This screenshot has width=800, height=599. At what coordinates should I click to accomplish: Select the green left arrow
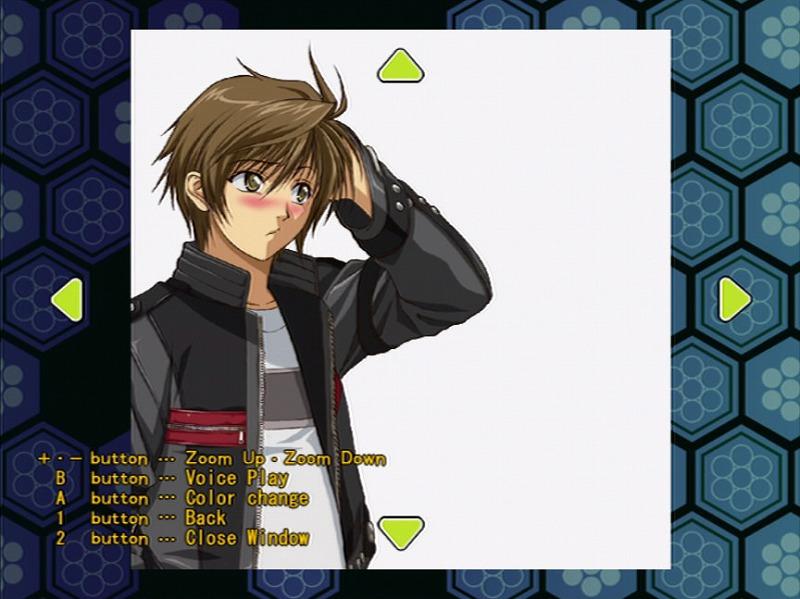[68, 299]
